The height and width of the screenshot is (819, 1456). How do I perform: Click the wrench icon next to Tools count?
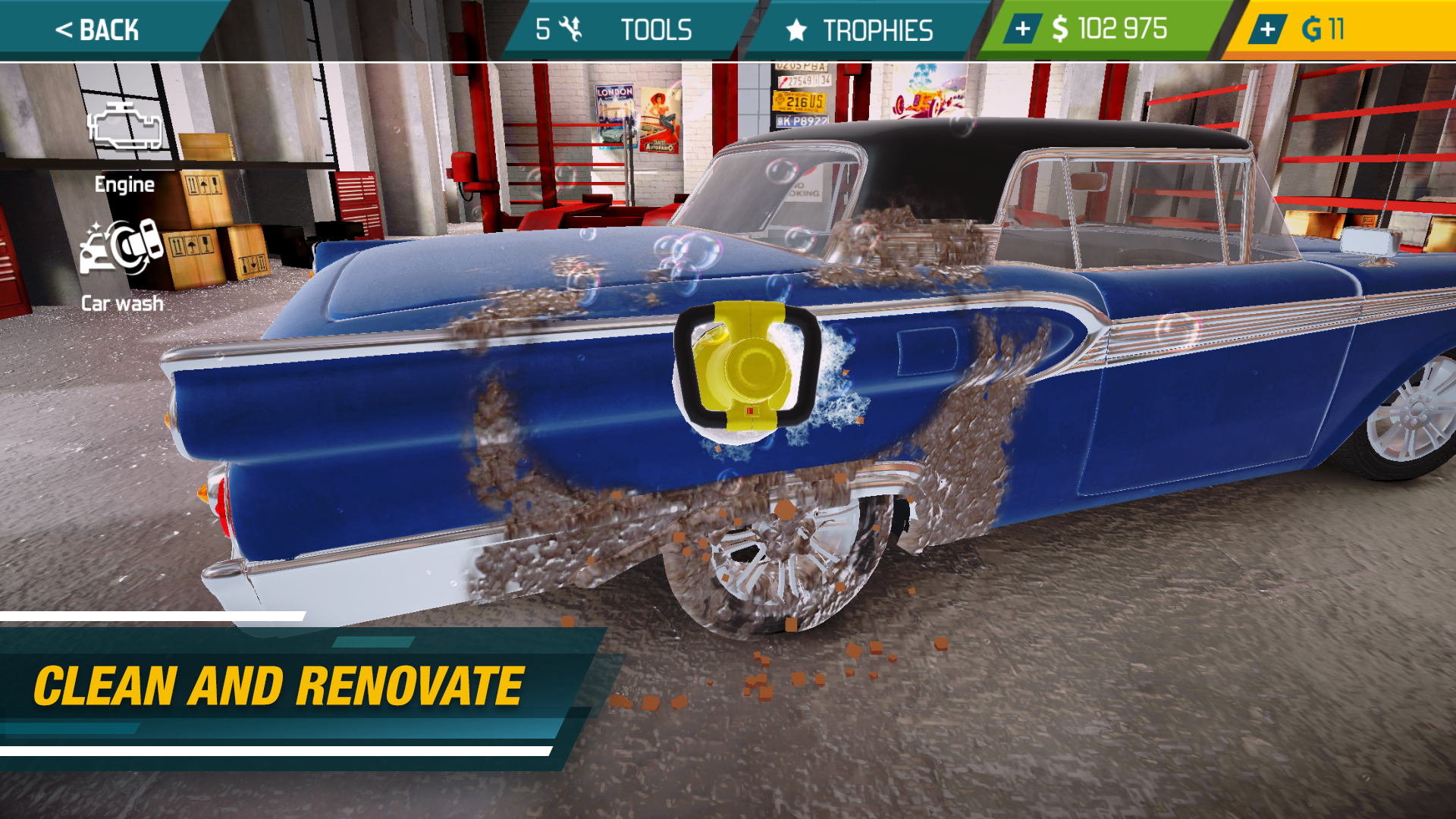[x=571, y=30]
